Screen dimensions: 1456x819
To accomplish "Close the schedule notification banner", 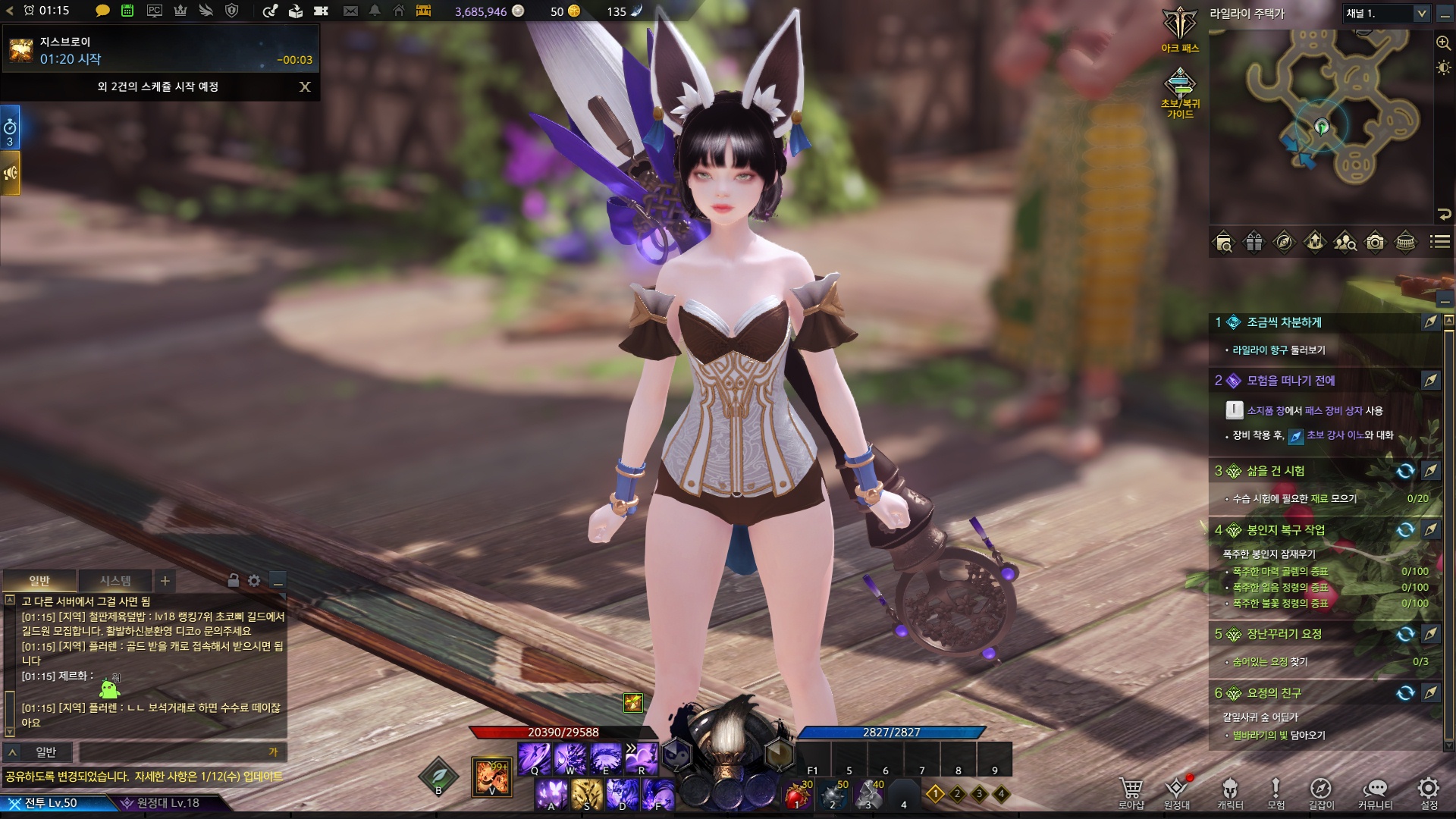I will [x=305, y=86].
